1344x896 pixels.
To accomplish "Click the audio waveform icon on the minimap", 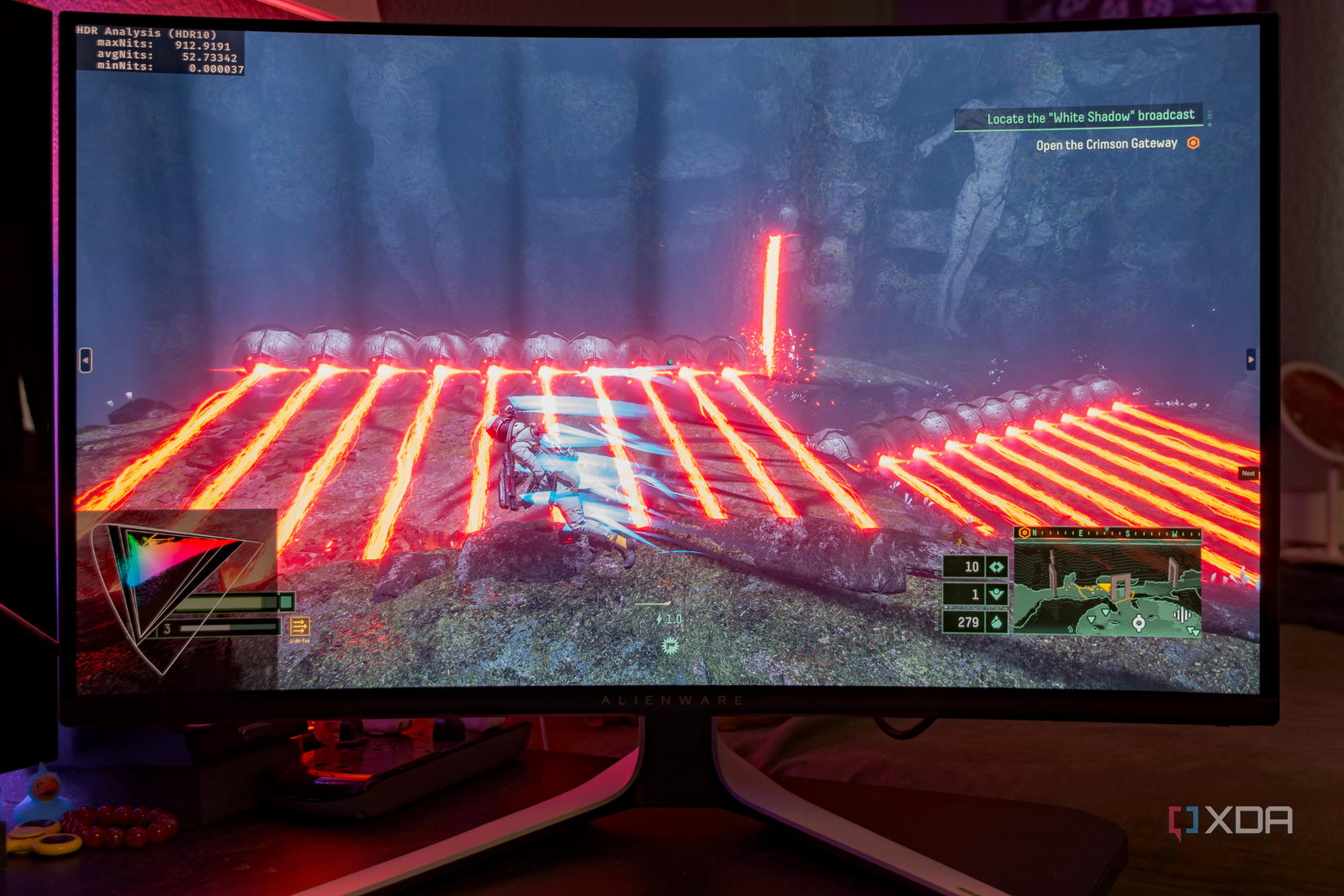I will click(1182, 614).
